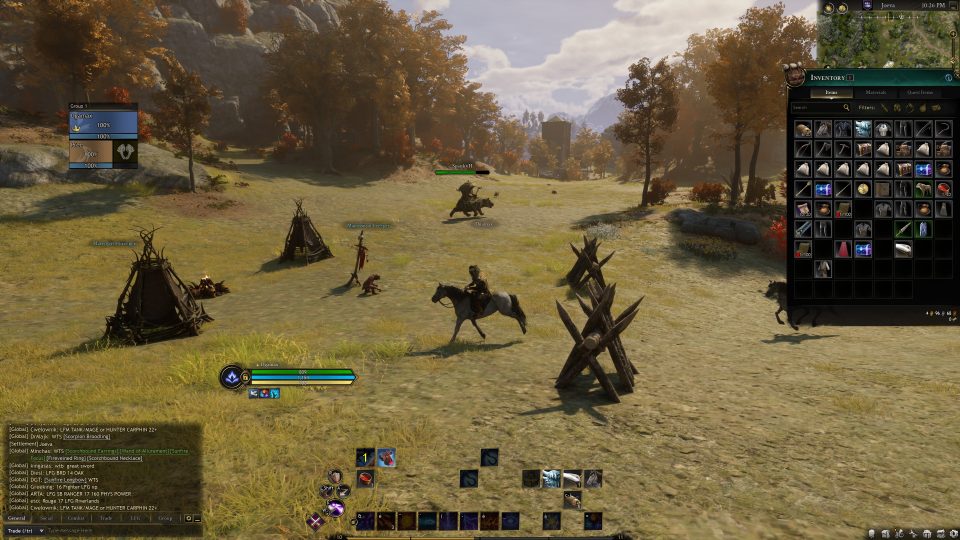Activate the purple lightning ability orb
Viewport: 960px width, 540px height.
tap(334, 510)
